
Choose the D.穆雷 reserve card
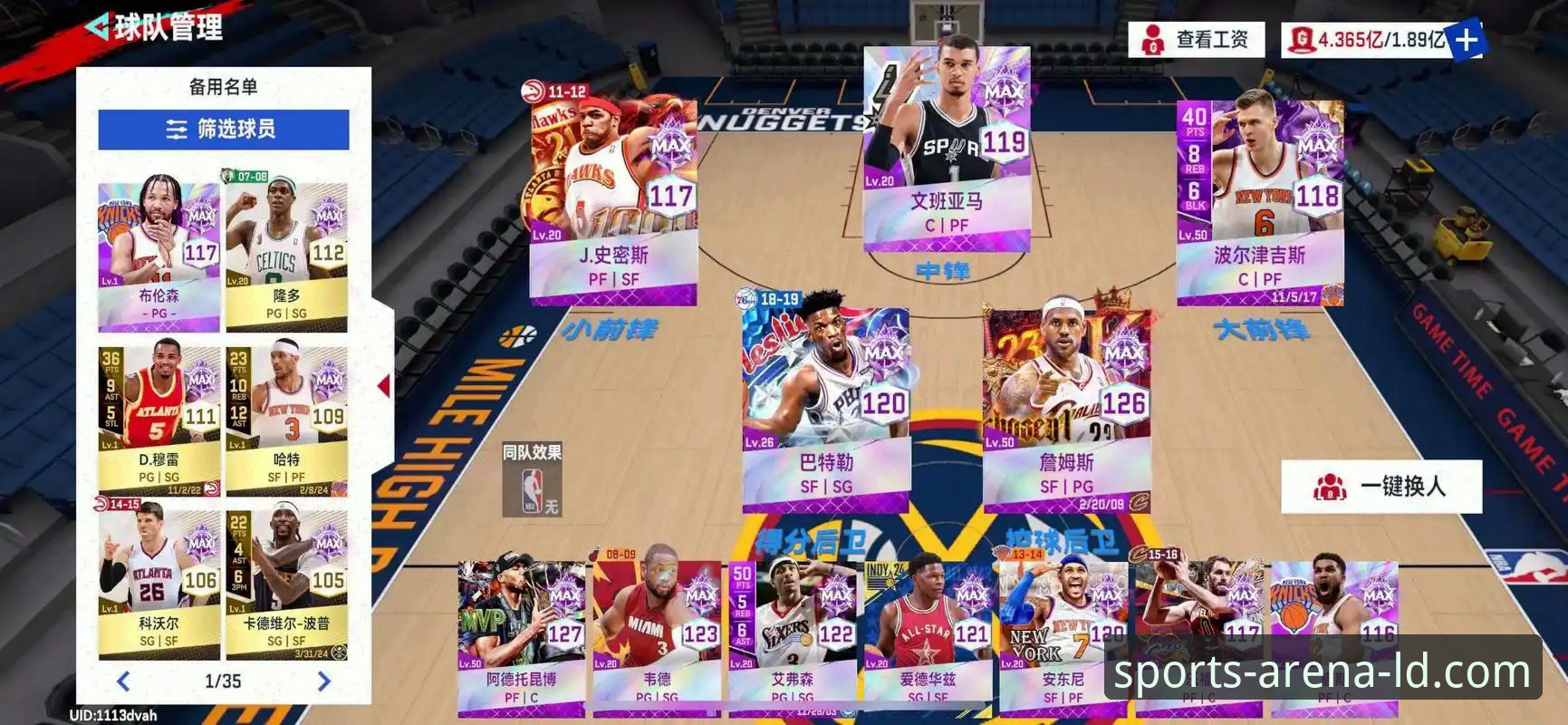coord(159,417)
